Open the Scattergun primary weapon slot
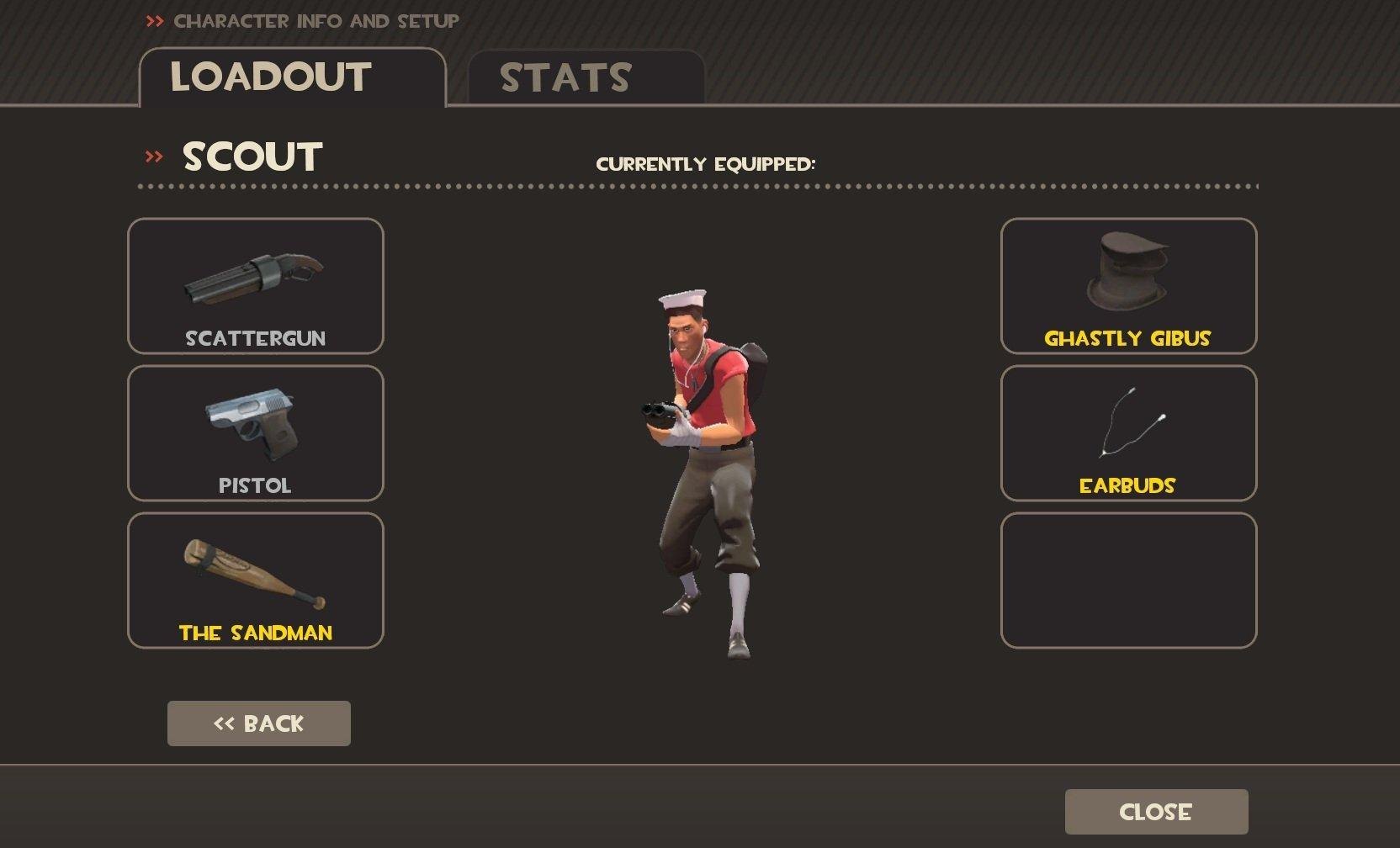 (x=256, y=286)
